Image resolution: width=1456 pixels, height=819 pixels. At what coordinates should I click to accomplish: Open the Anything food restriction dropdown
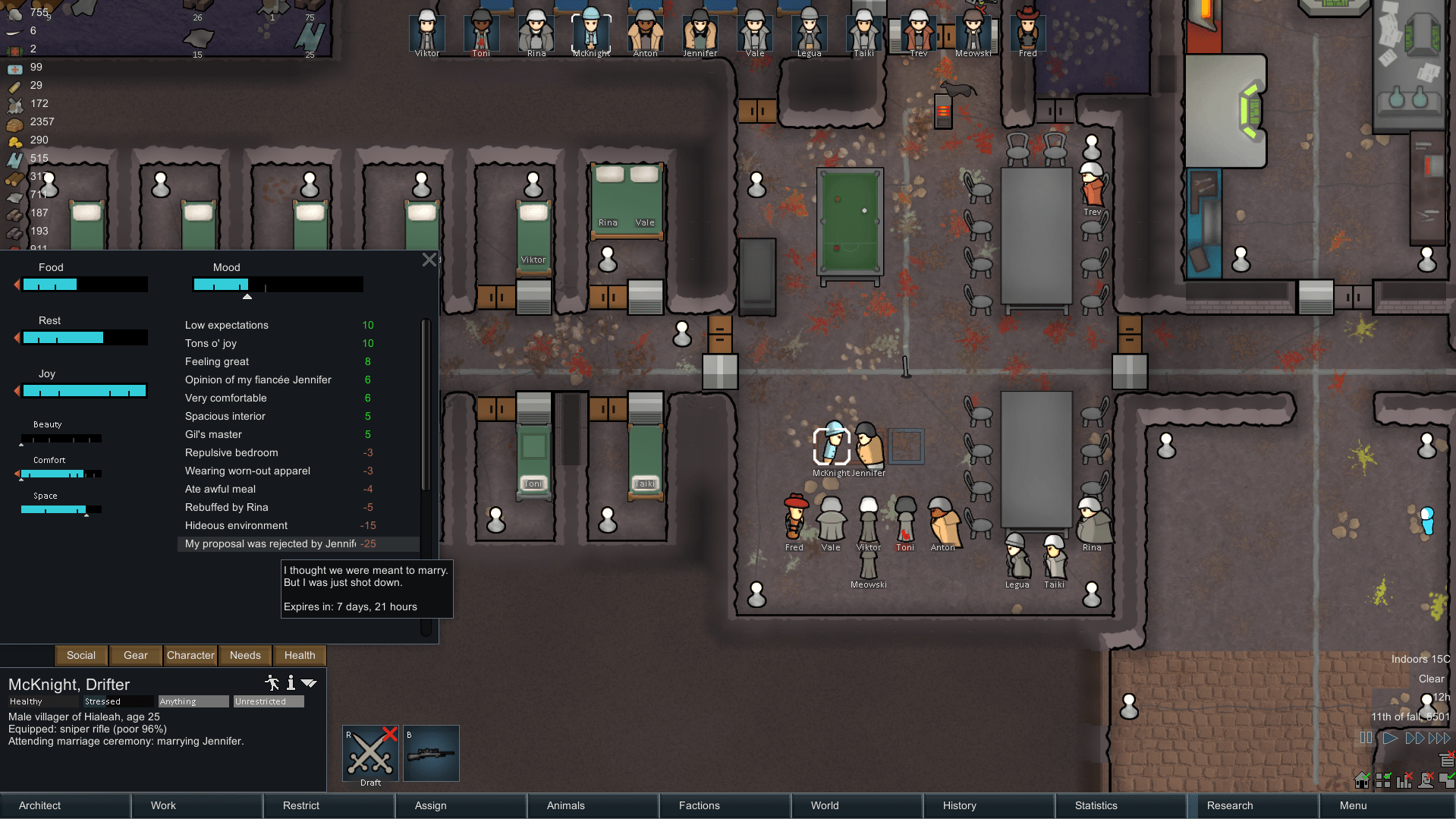[x=193, y=701]
